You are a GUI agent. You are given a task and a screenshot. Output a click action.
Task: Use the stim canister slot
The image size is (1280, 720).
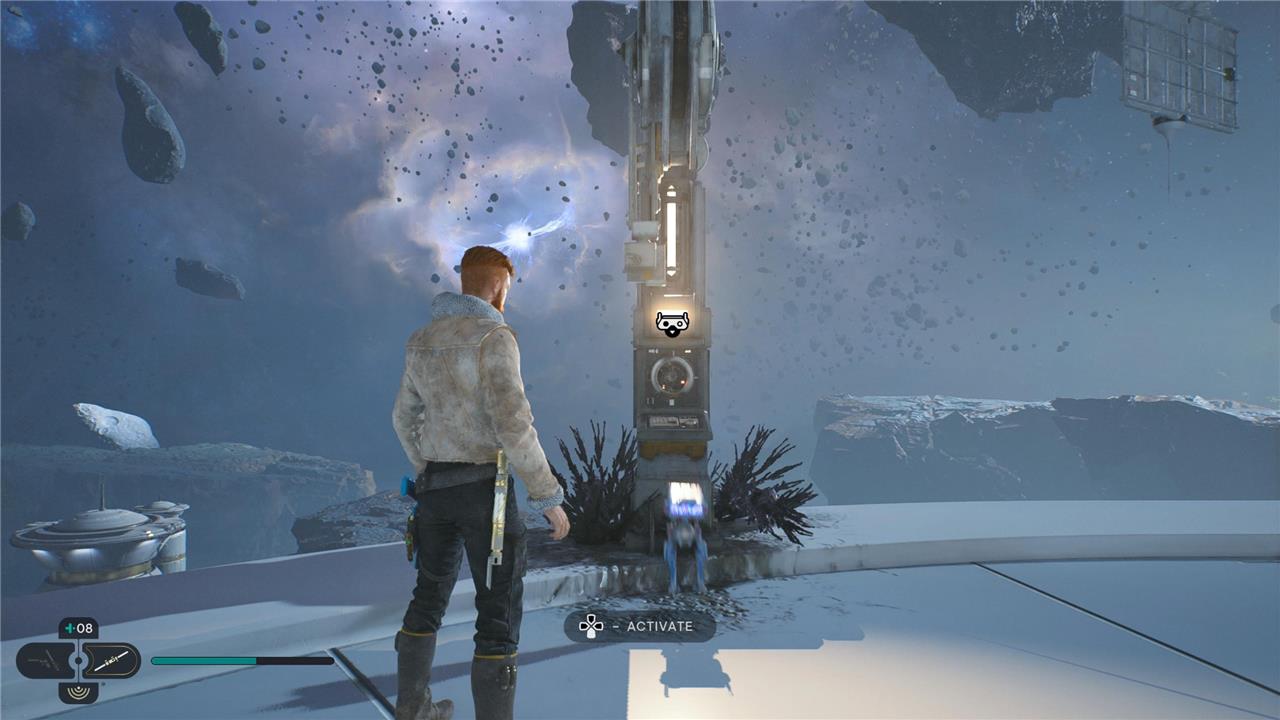click(x=78, y=629)
